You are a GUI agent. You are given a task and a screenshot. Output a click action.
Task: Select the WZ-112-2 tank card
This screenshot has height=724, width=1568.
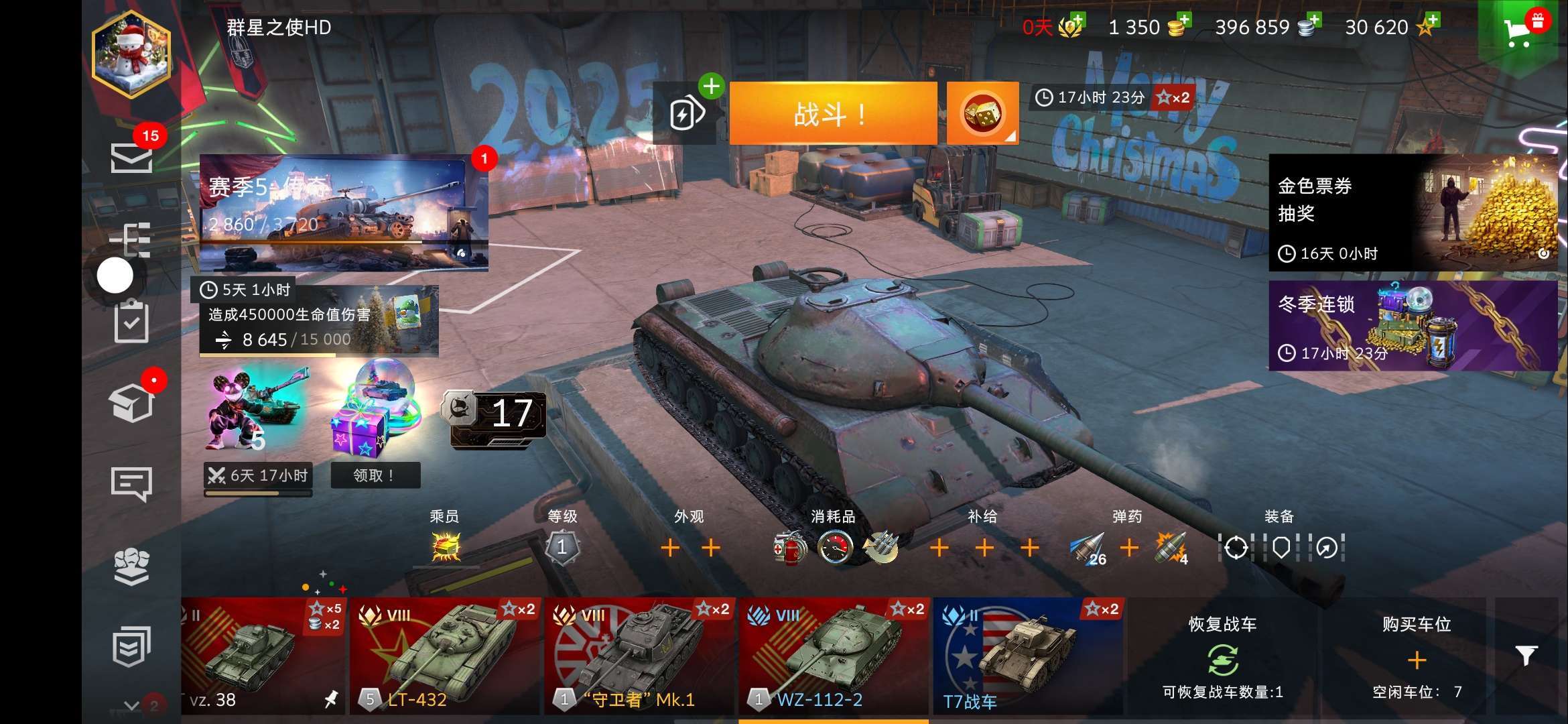(834, 656)
